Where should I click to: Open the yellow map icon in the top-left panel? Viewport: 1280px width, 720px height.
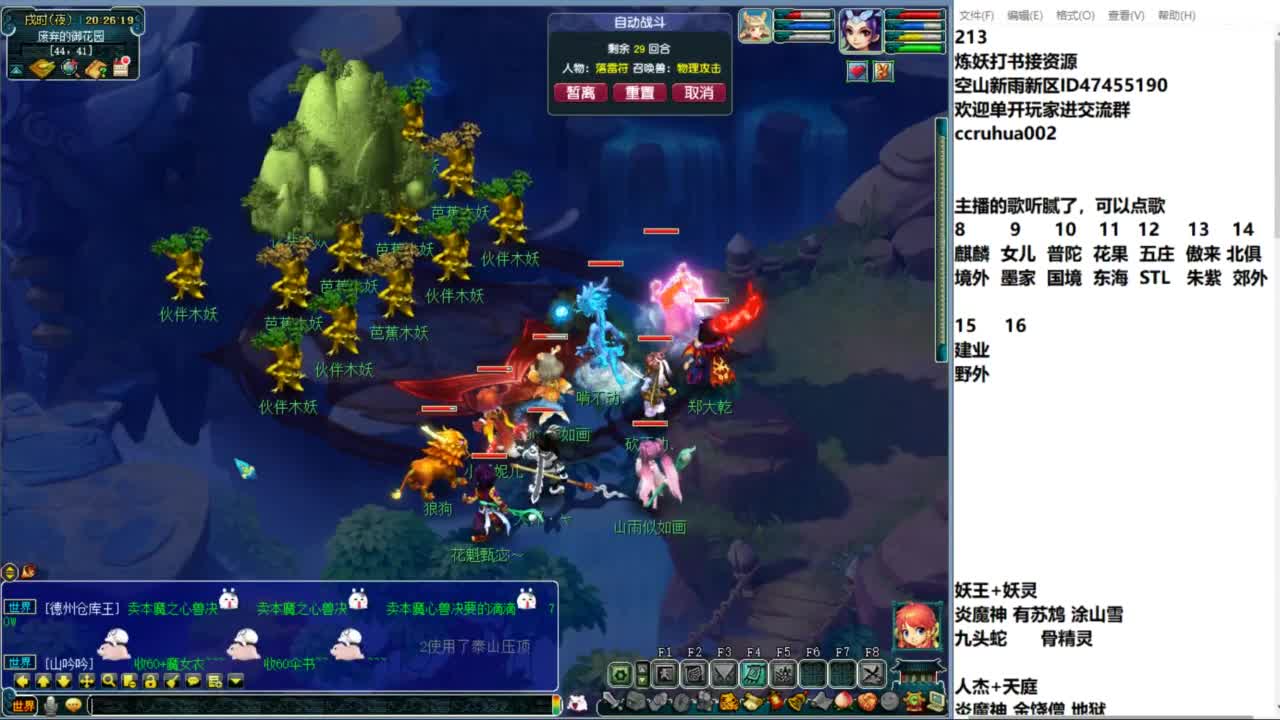[43, 68]
